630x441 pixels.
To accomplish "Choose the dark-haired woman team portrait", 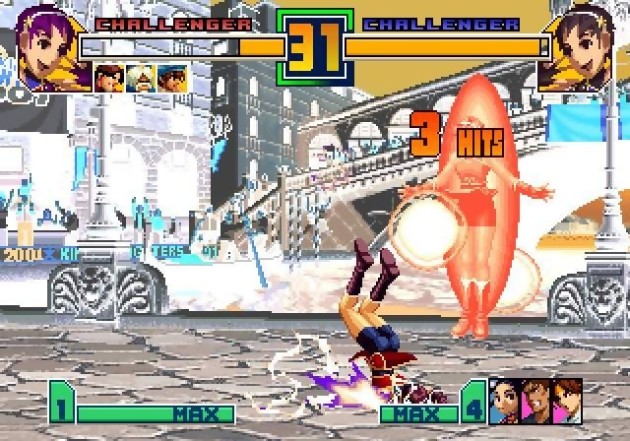I will pyautogui.click(x=505, y=400).
